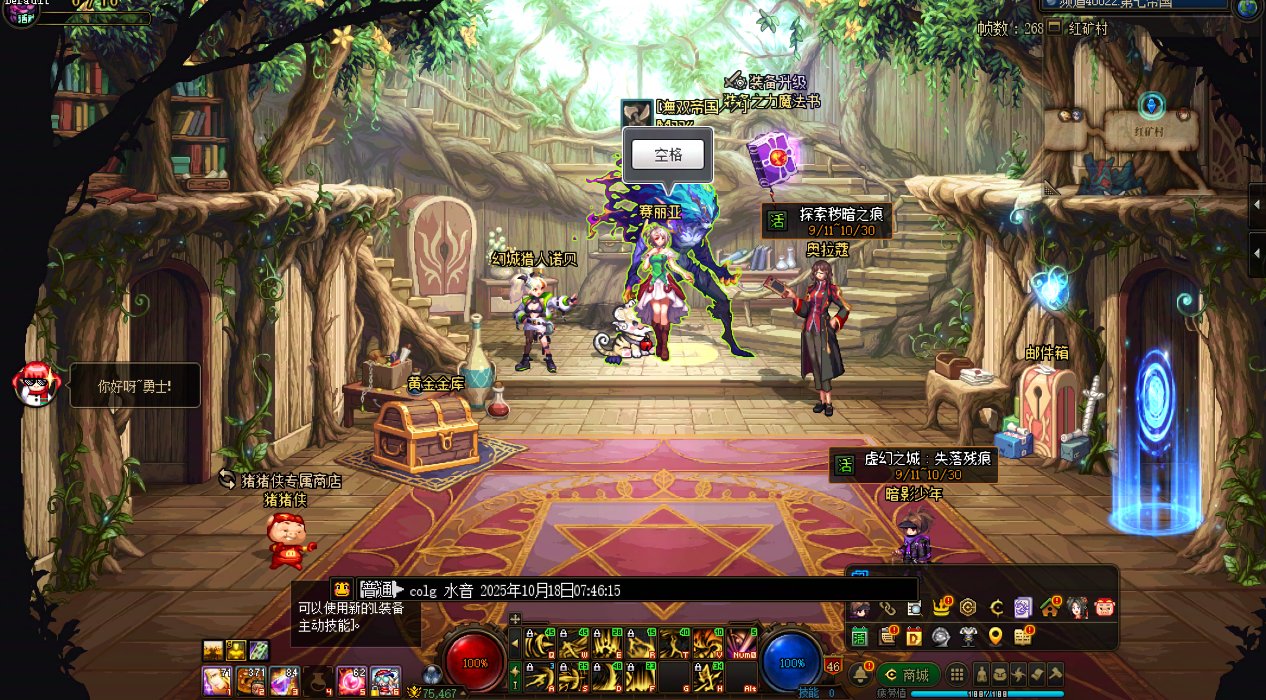
Task: Select the orange map pin icon
Action: [995, 636]
